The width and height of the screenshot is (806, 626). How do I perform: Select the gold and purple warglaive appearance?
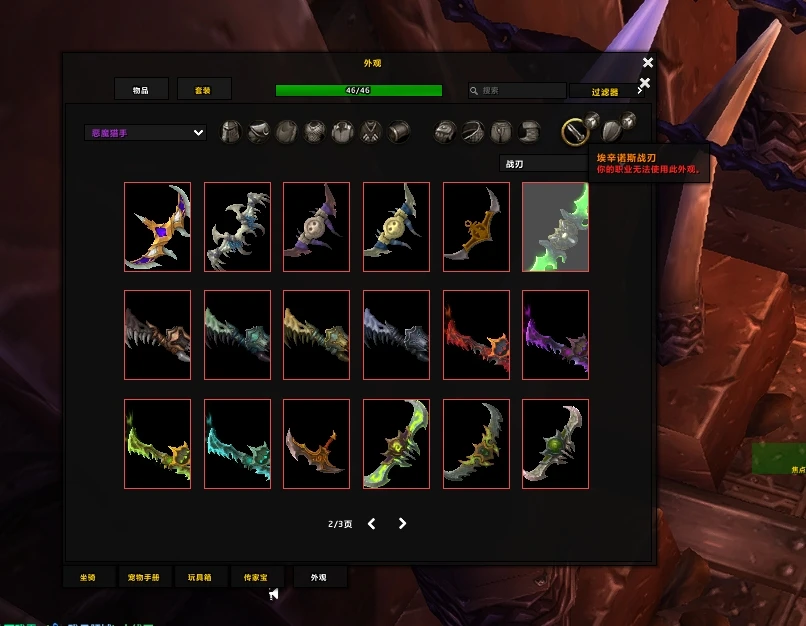[157, 227]
